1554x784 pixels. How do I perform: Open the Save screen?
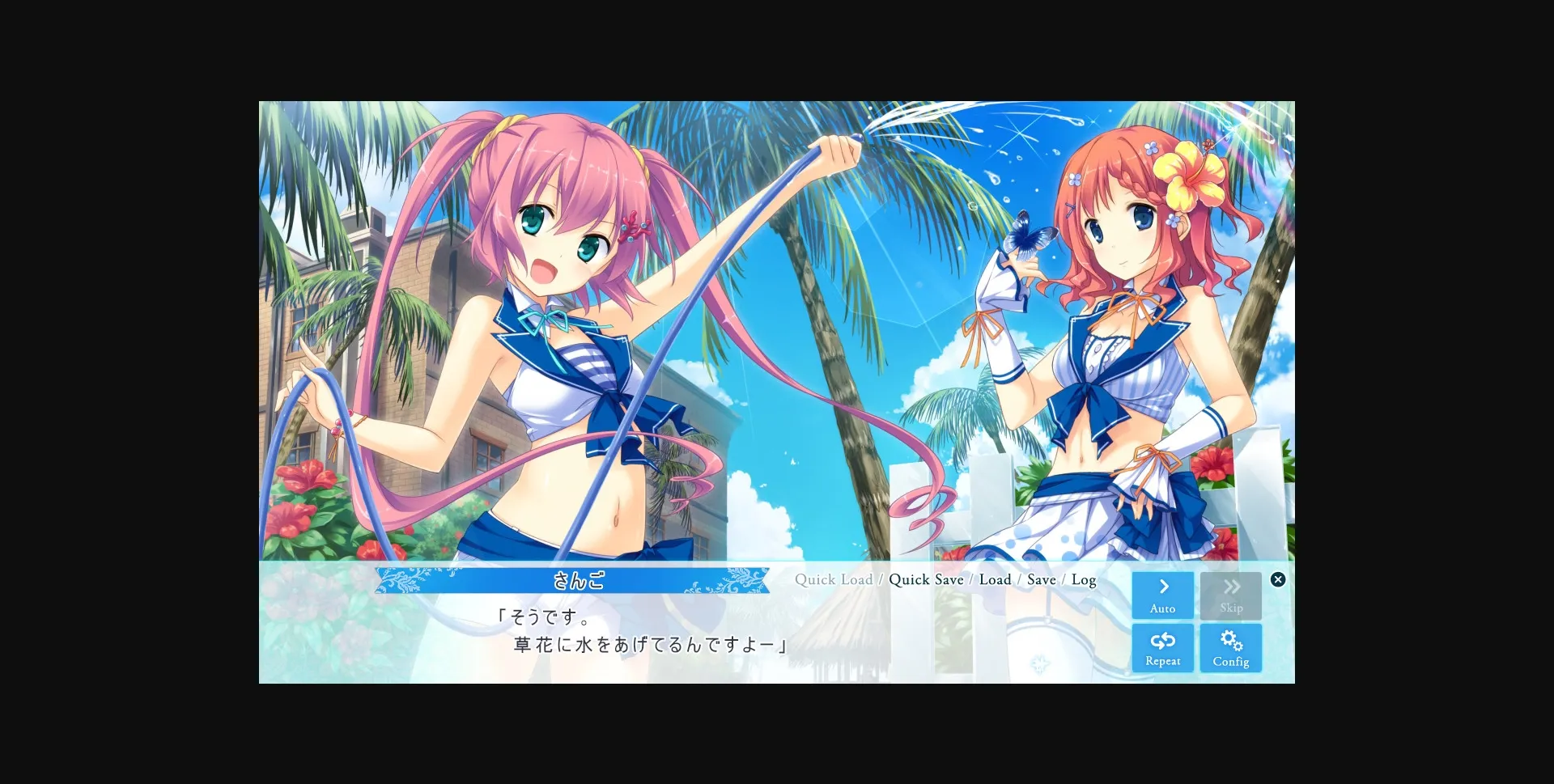coord(1042,579)
